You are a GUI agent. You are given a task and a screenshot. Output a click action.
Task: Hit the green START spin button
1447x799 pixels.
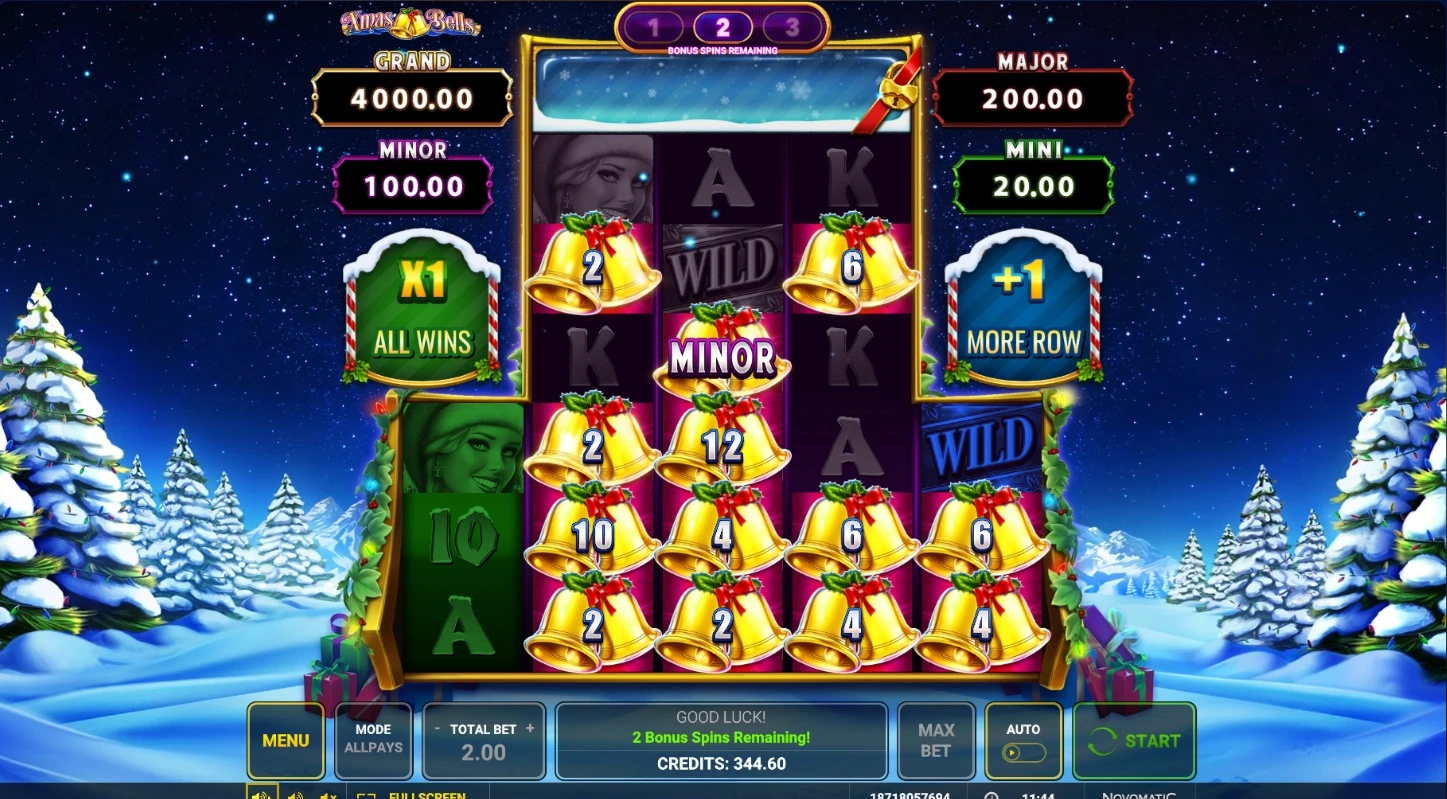coord(1134,741)
